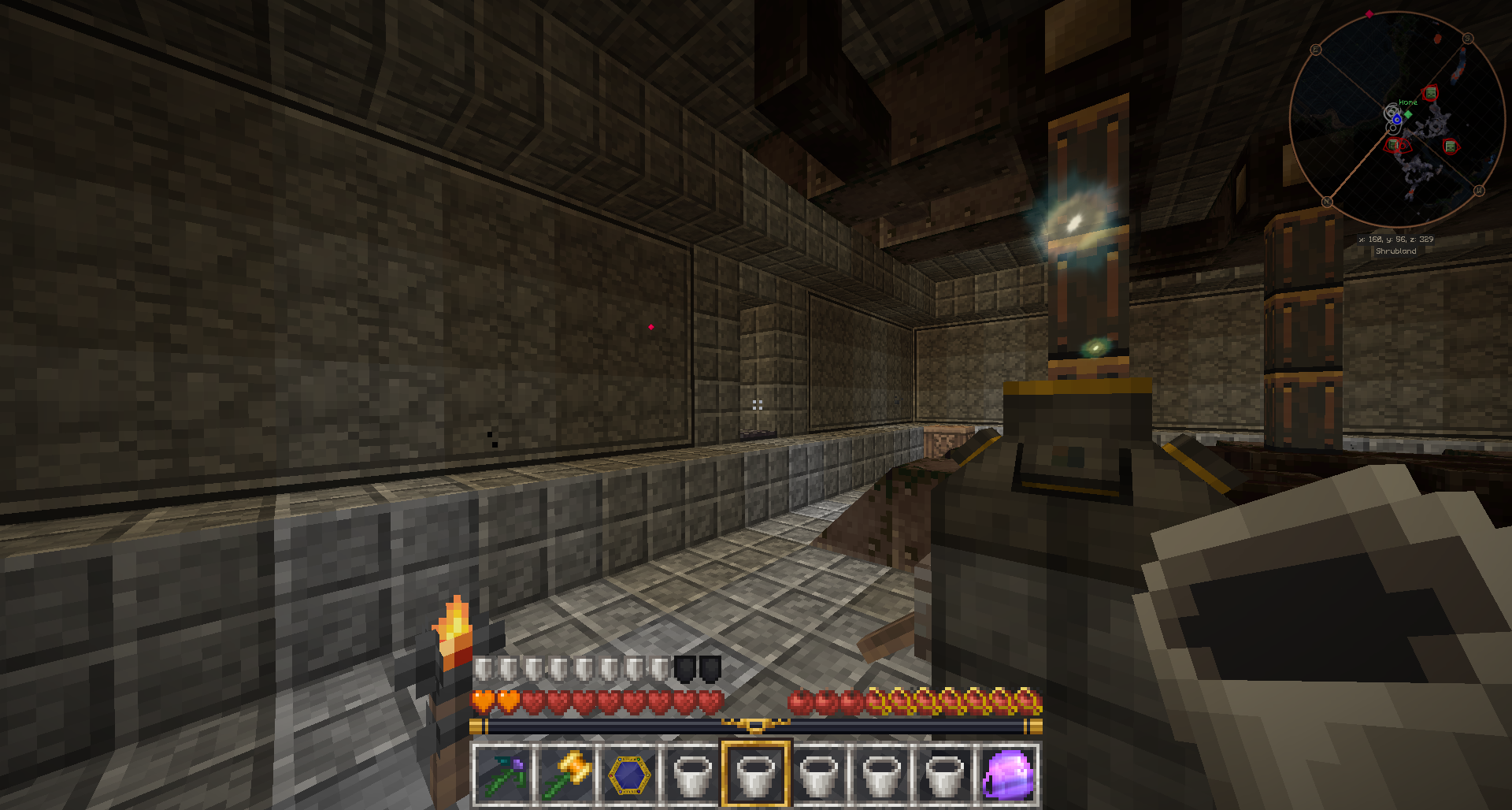Click the circular minimap
Screen dimensions: 1512x810
pos(1396,120)
